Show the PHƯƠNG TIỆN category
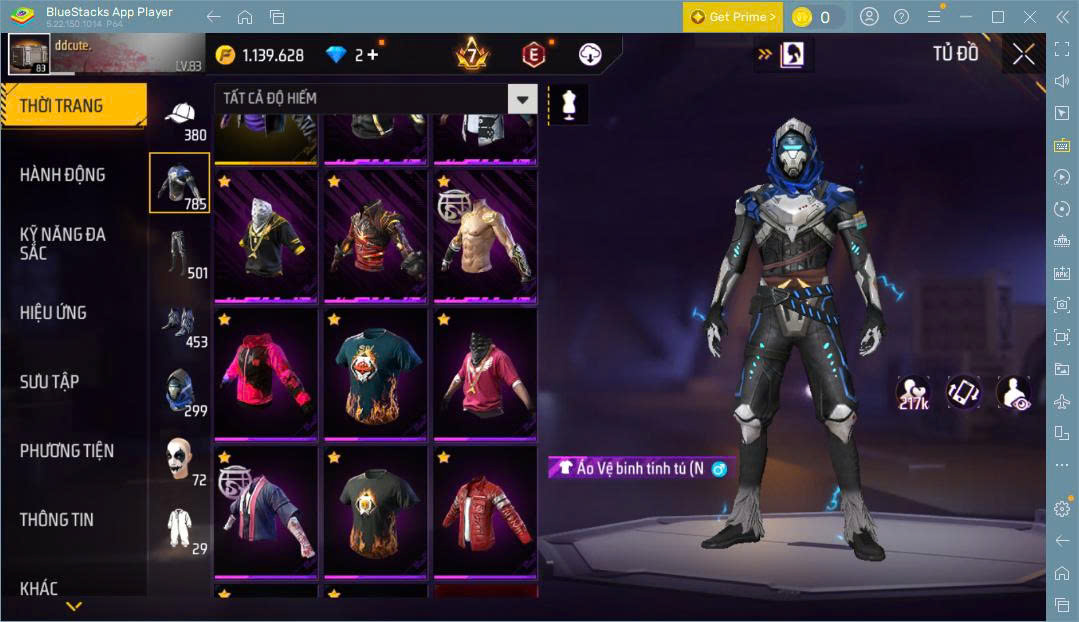Screen dimensions: 1079x622 [66, 451]
